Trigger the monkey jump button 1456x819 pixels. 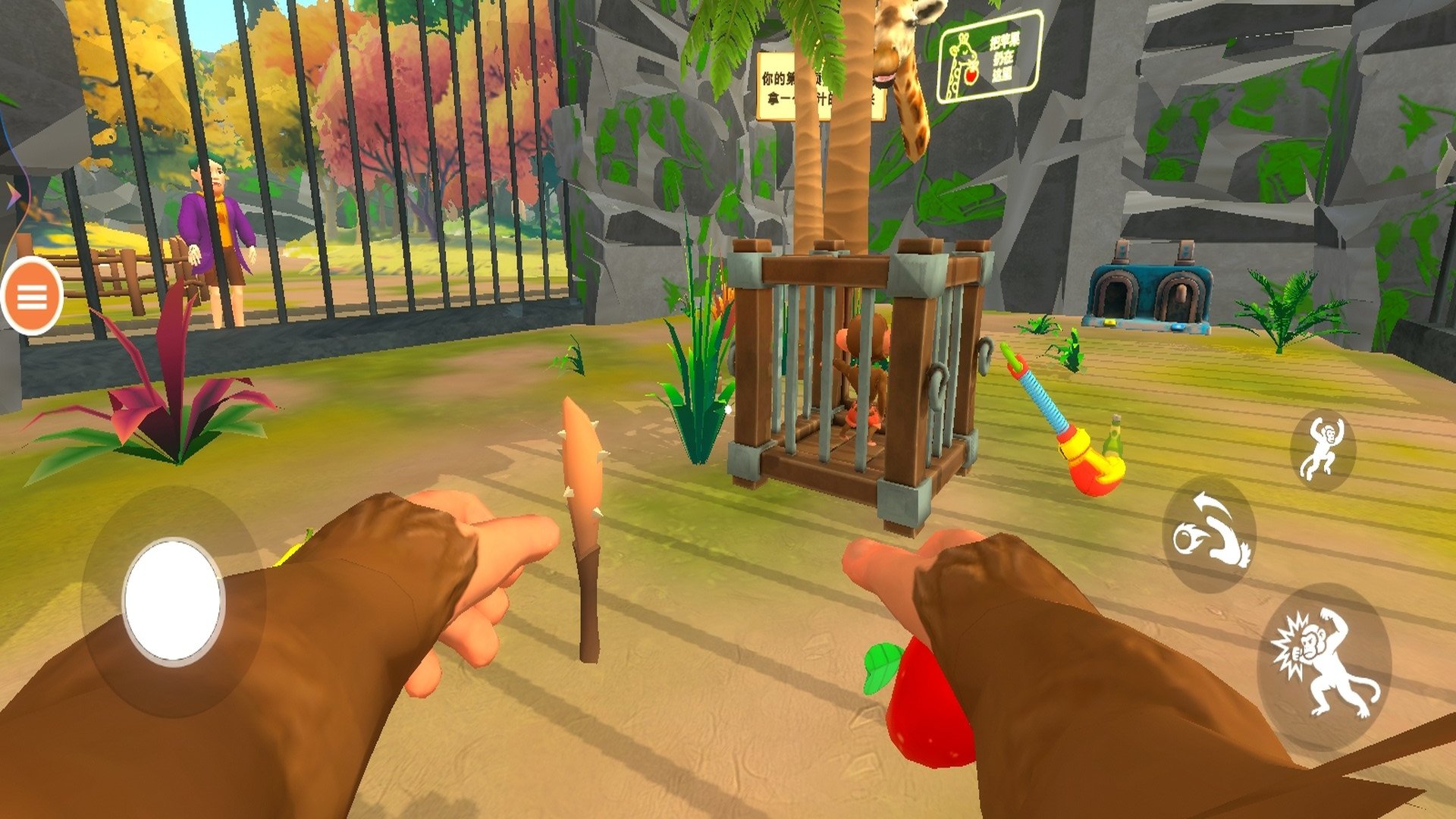[x=1323, y=450]
